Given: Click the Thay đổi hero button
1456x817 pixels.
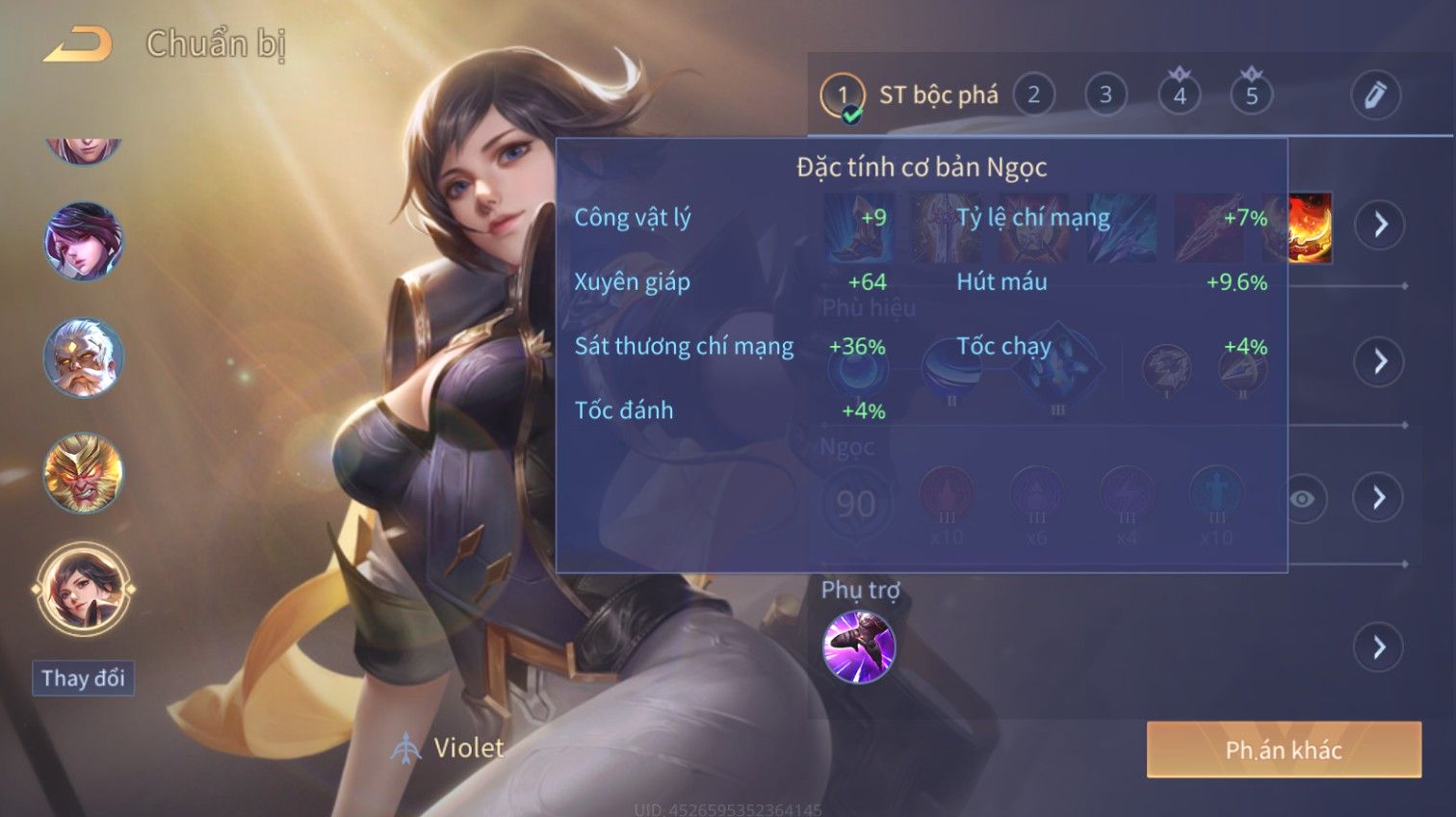Looking at the screenshot, I should click(83, 678).
